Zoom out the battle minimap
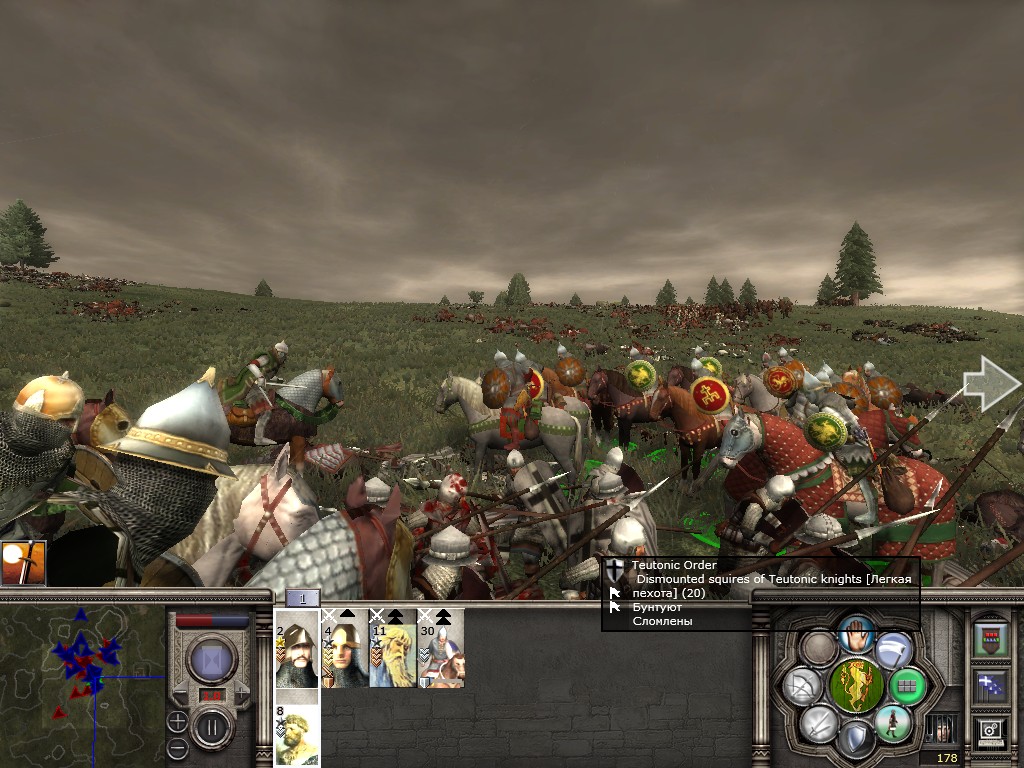1024x768 pixels. click(x=177, y=746)
